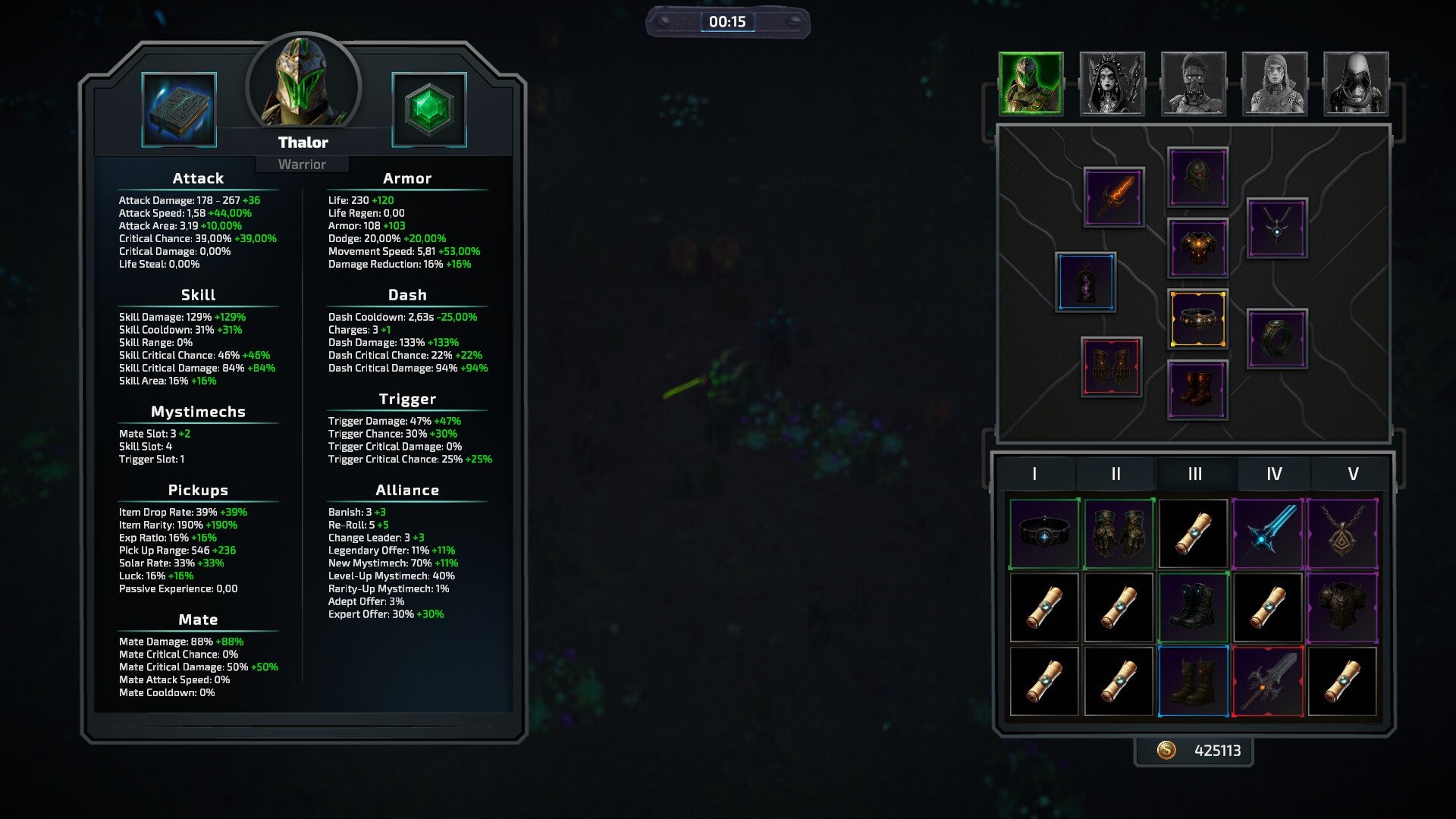Select the green emerald gem icon
This screenshot has height=819, width=1456.
tap(429, 110)
